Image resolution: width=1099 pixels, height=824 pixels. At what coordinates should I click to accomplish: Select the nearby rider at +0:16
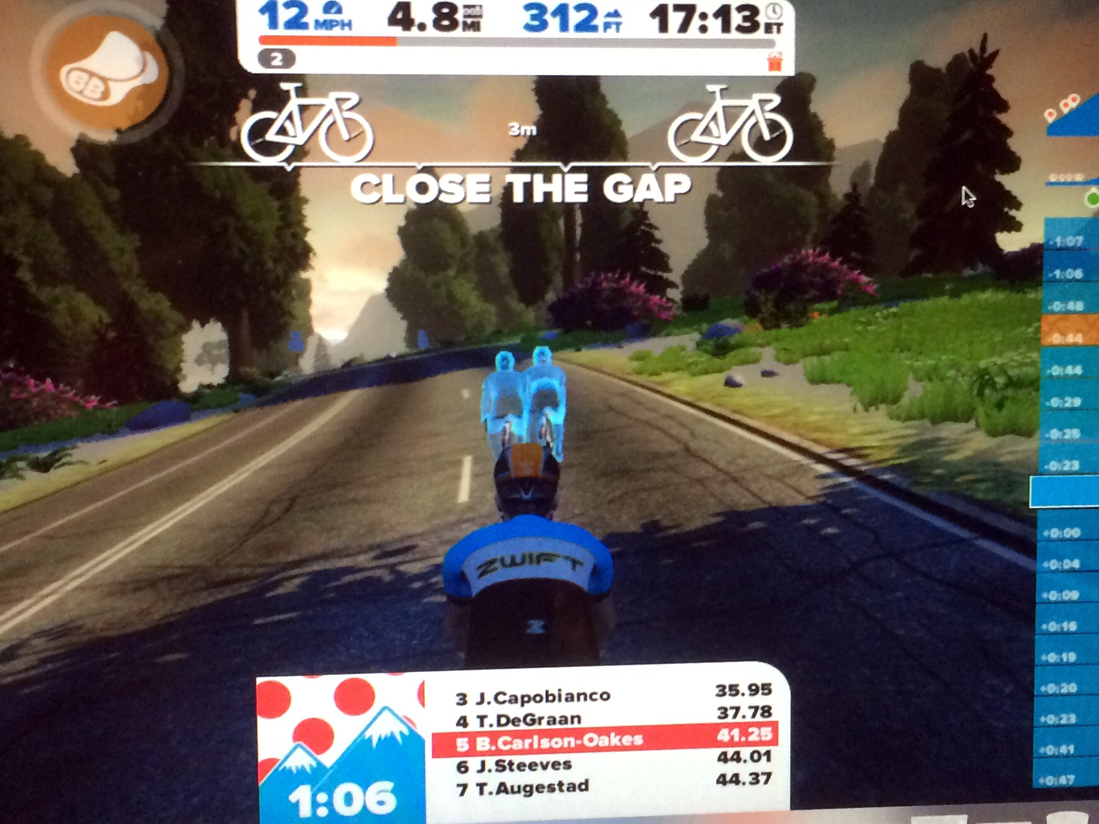pos(1071,627)
